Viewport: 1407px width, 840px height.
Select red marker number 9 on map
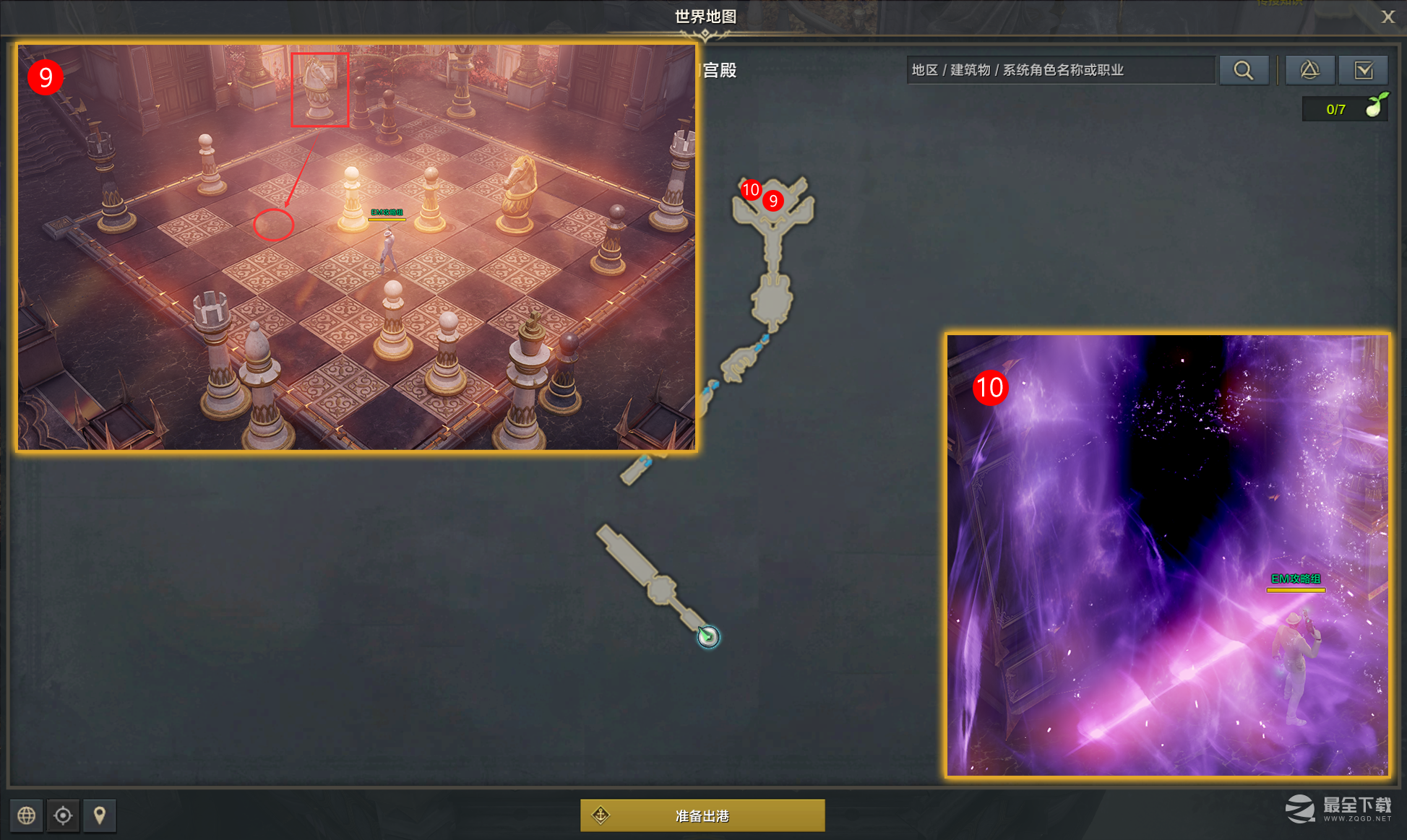(773, 201)
